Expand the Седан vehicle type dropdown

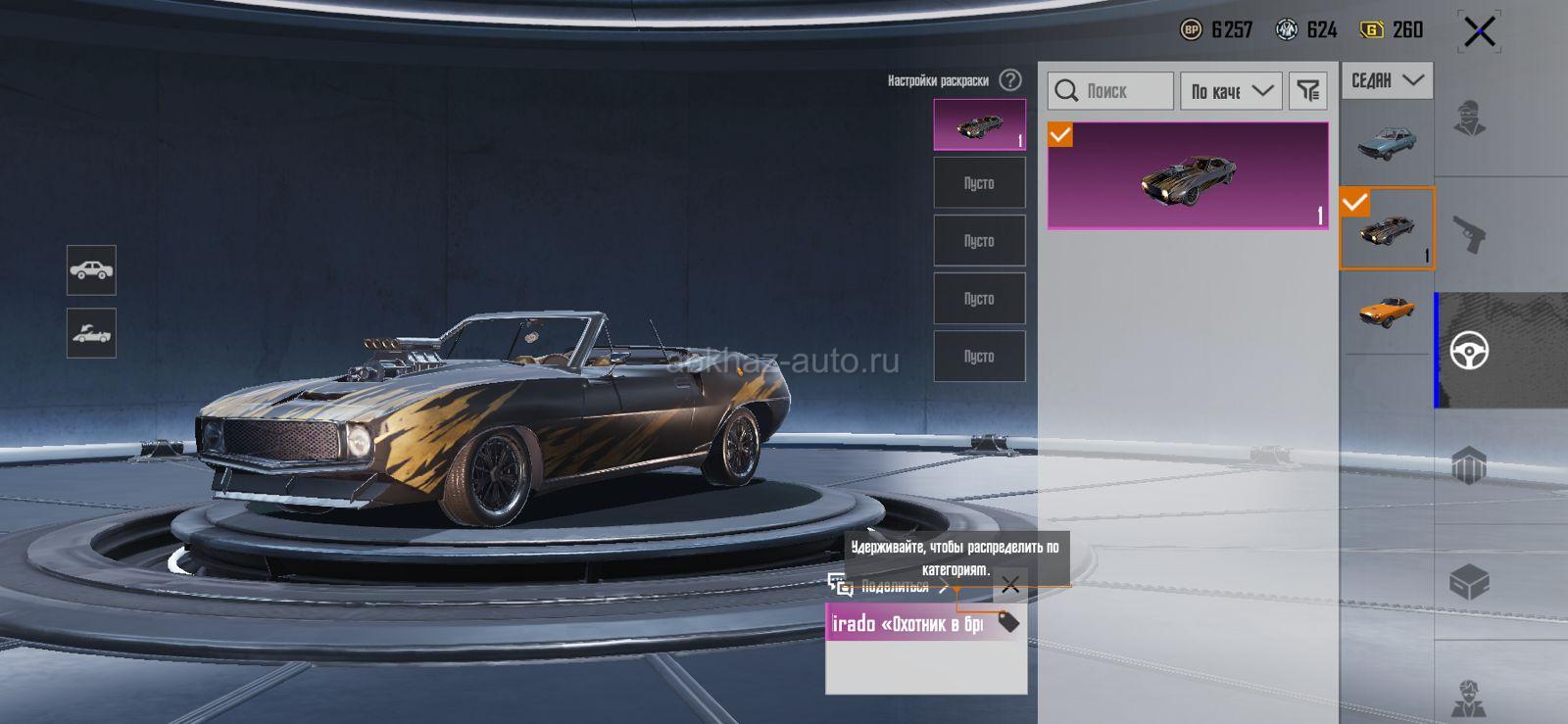click(x=1387, y=80)
